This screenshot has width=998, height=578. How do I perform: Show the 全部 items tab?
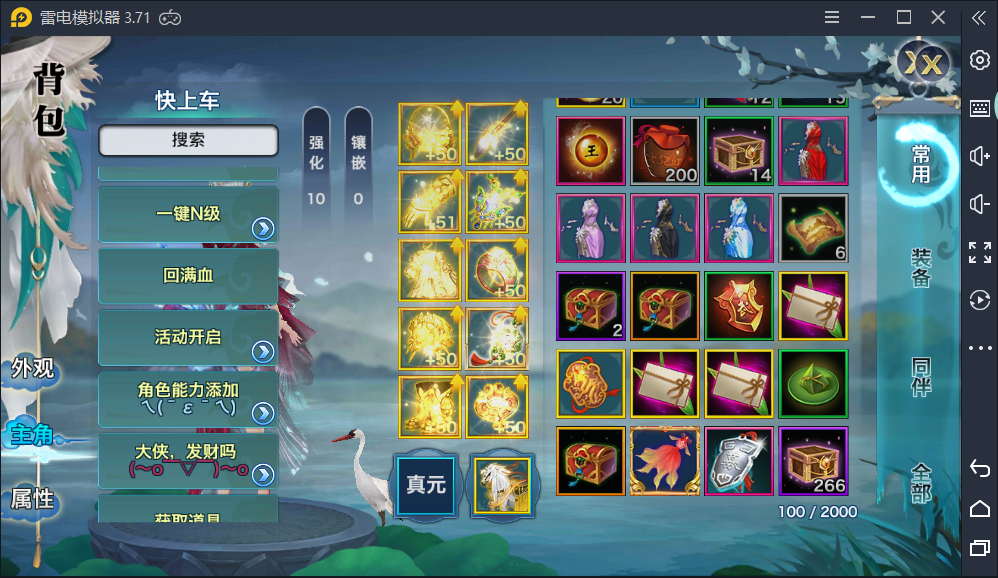920,482
